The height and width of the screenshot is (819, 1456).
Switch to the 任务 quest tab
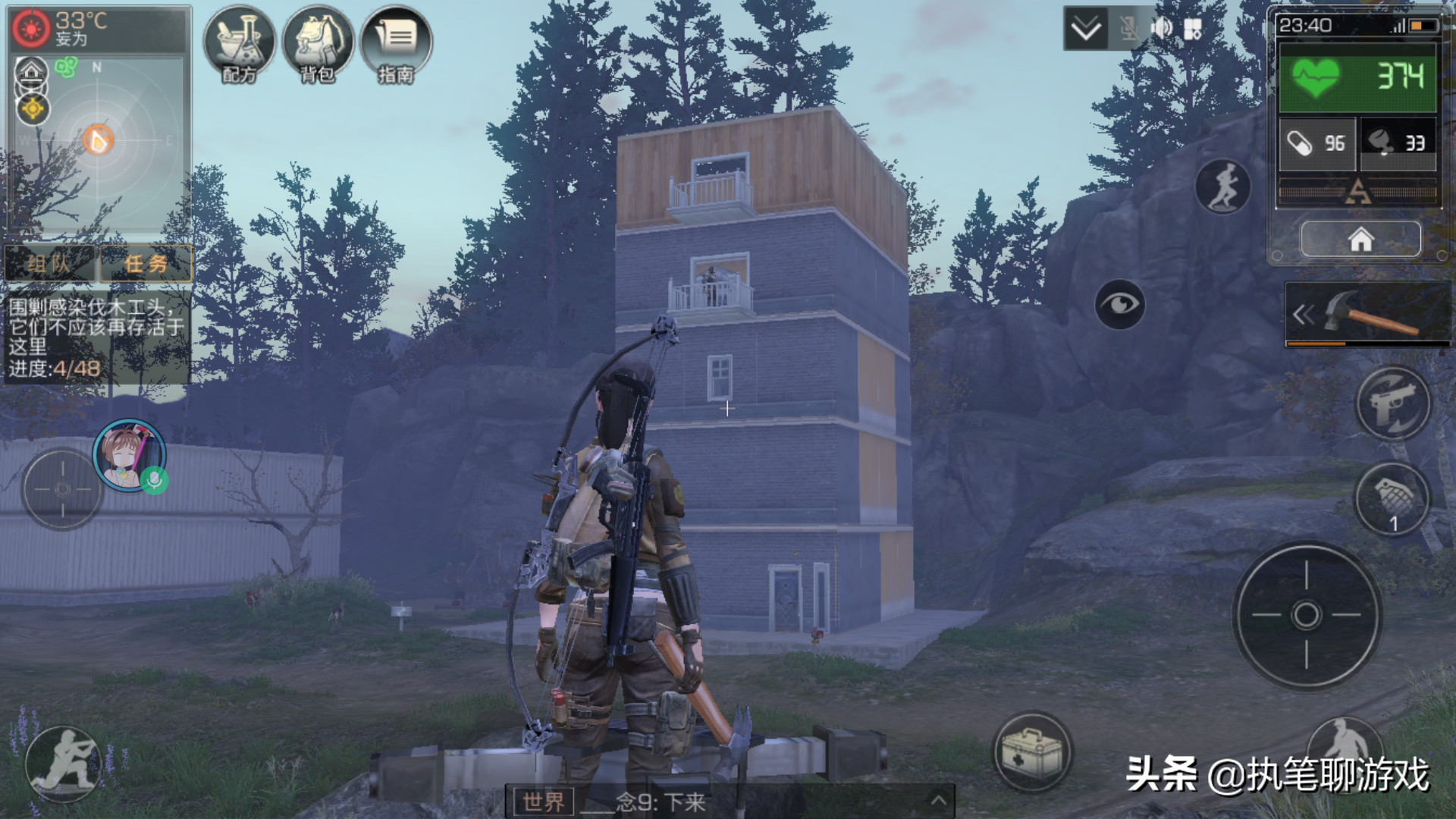[x=146, y=263]
